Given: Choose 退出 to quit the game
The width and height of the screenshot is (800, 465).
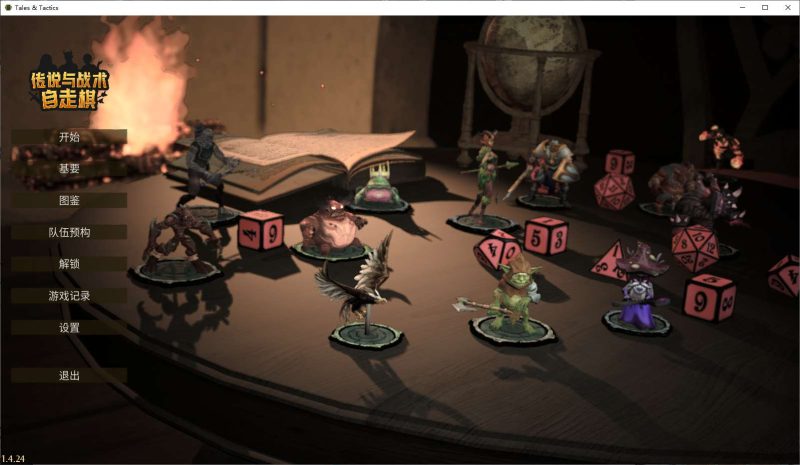Looking at the screenshot, I should [x=69, y=376].
